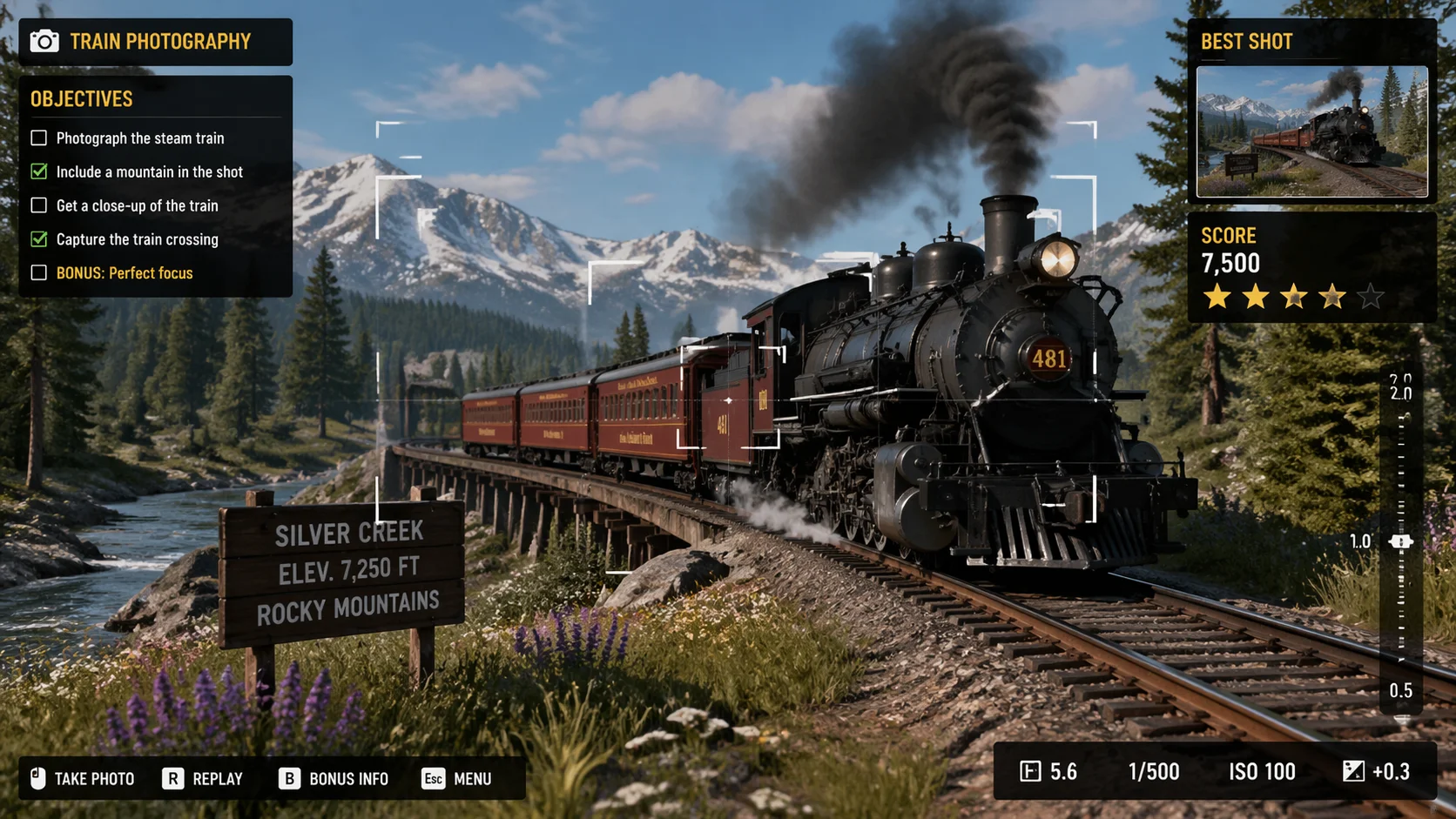
Task: Open the Replay option
Action: tap(203, 778)
